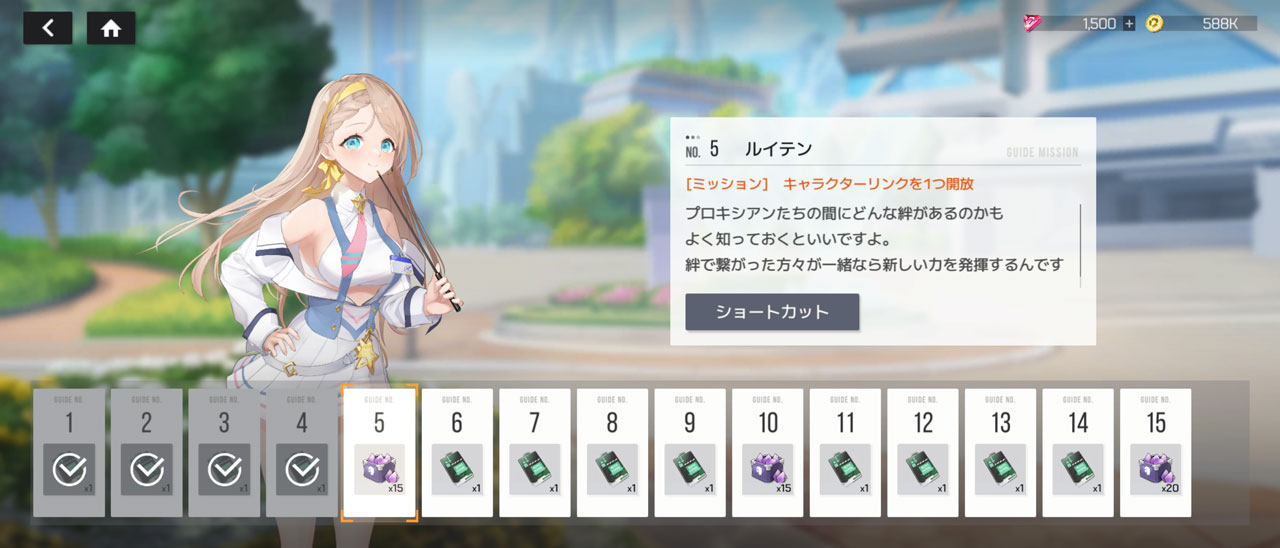Choose completed guide mission card 4
Viewport: 1280px width, 548px height.
[x=302, y=452]
